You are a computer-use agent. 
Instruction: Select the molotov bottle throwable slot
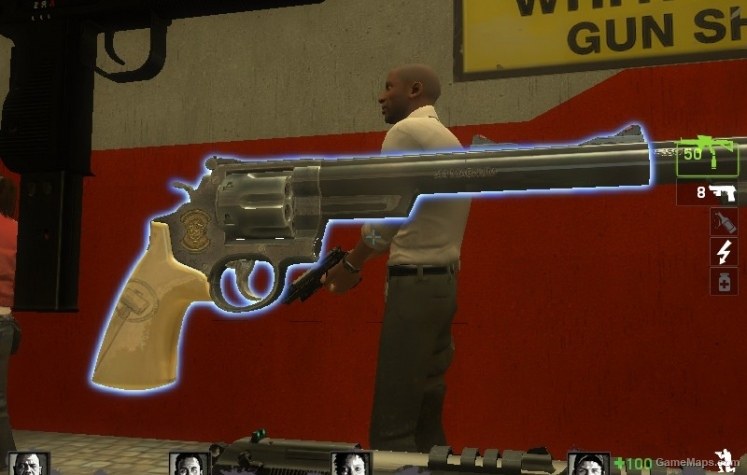[x=724, y=222]
